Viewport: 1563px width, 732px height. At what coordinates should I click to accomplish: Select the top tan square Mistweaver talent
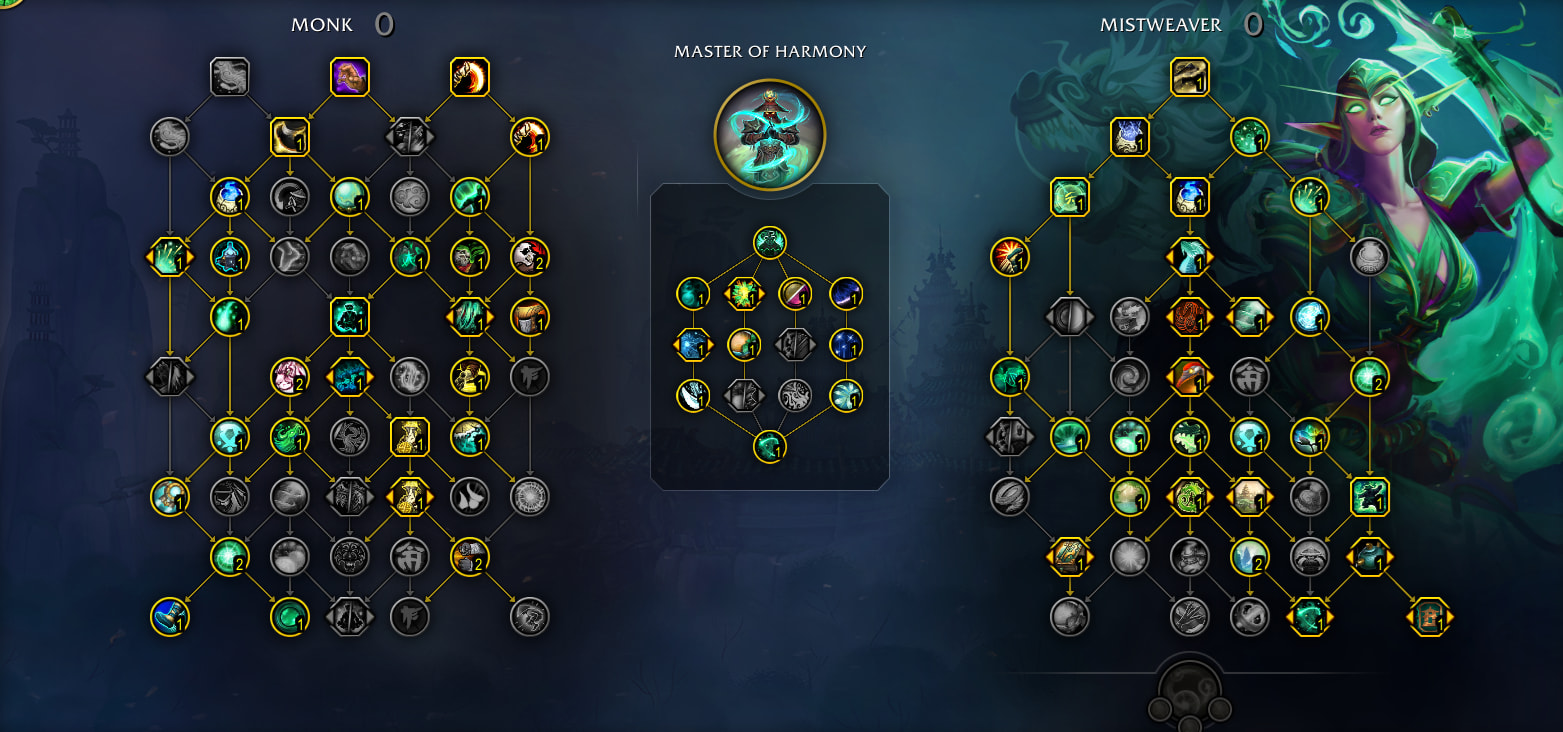point(1189,76)
